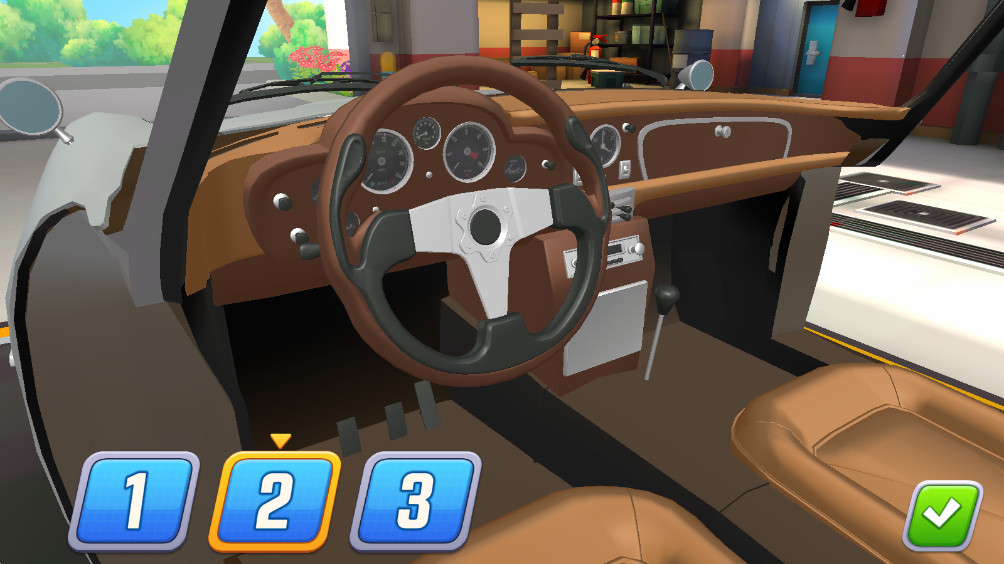Select option number 1
The image size is (1004, 564).
(x=134, y=501)
